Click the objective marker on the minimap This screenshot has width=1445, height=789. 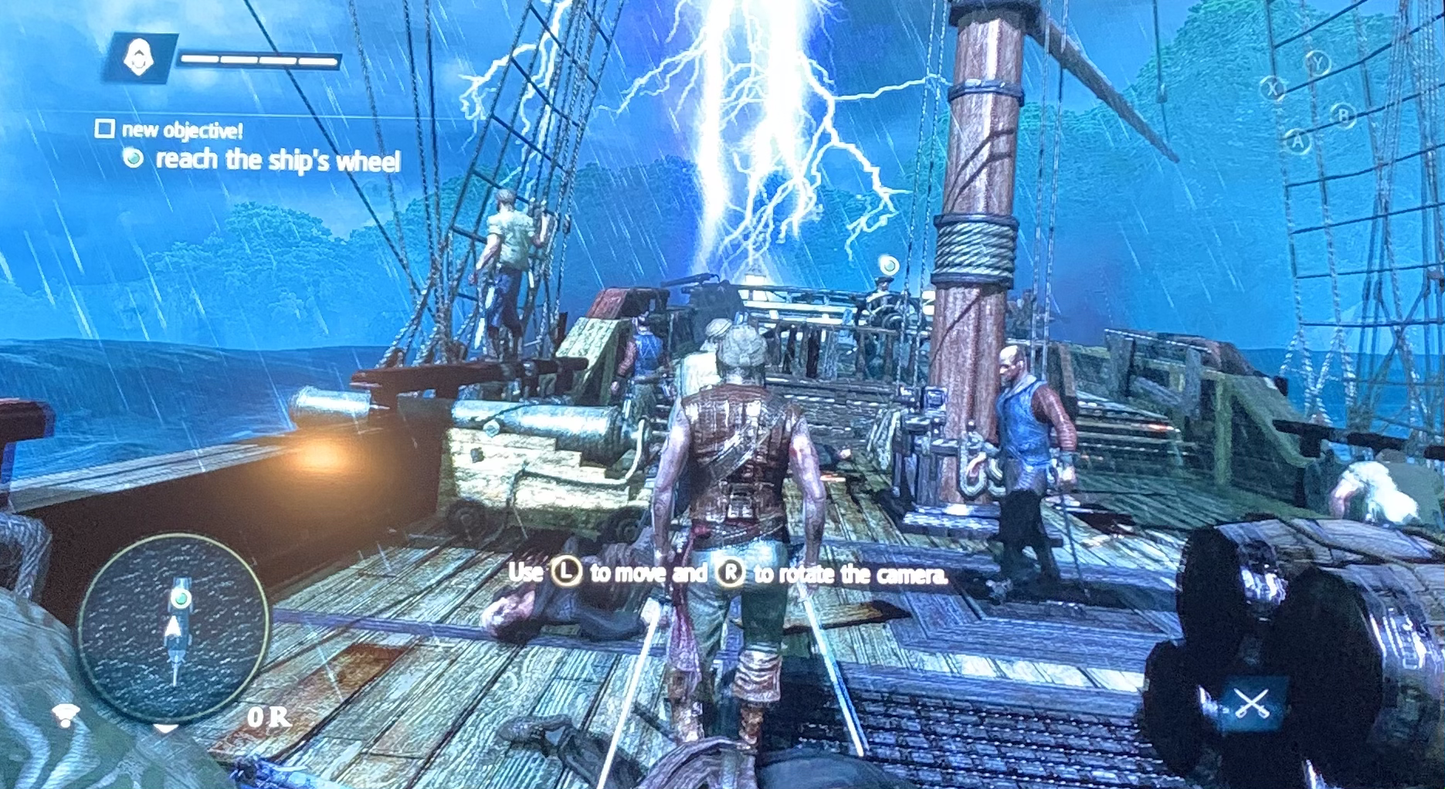(x=180, y=597)
